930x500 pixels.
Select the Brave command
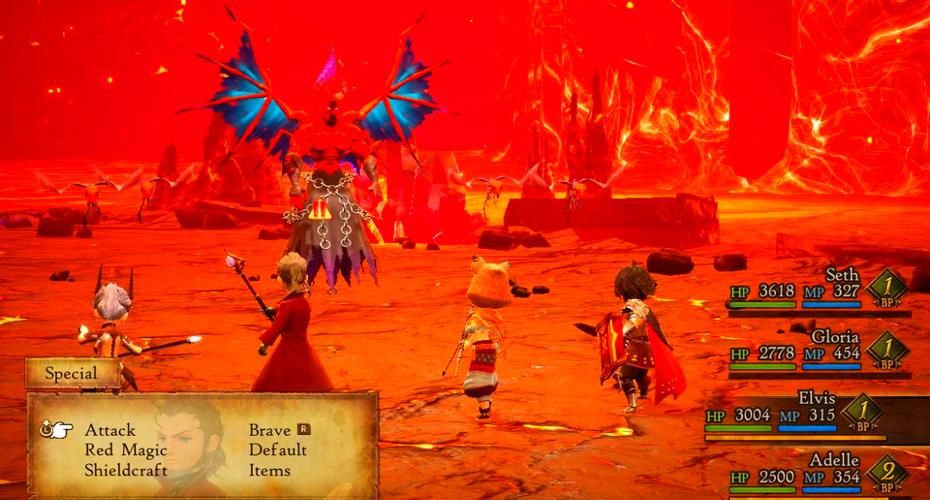[270, 430]
